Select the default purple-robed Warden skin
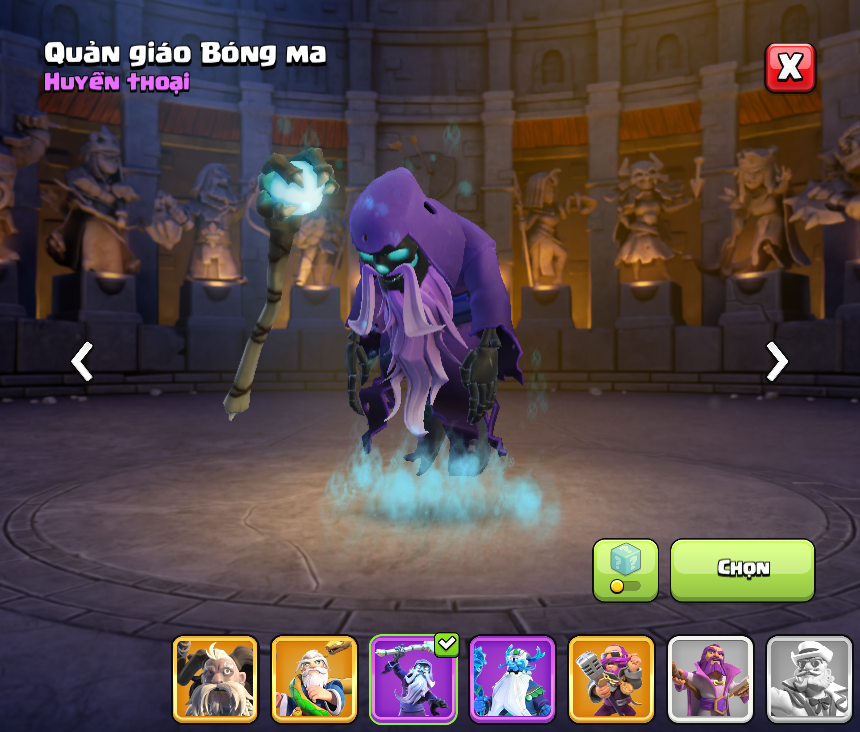 click(x=710, y=679)
